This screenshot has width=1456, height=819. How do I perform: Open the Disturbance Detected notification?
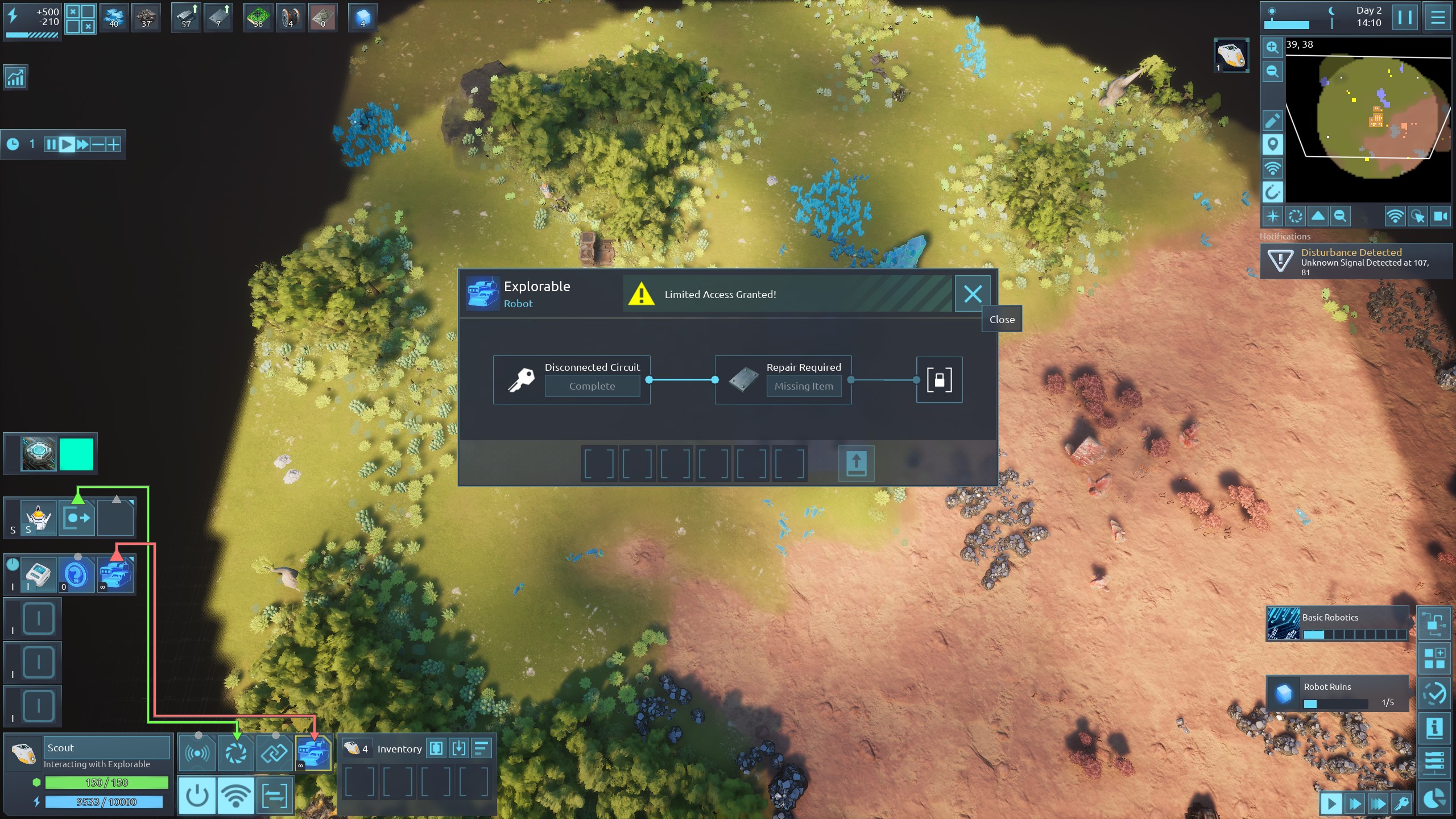tap(1356, 261)
